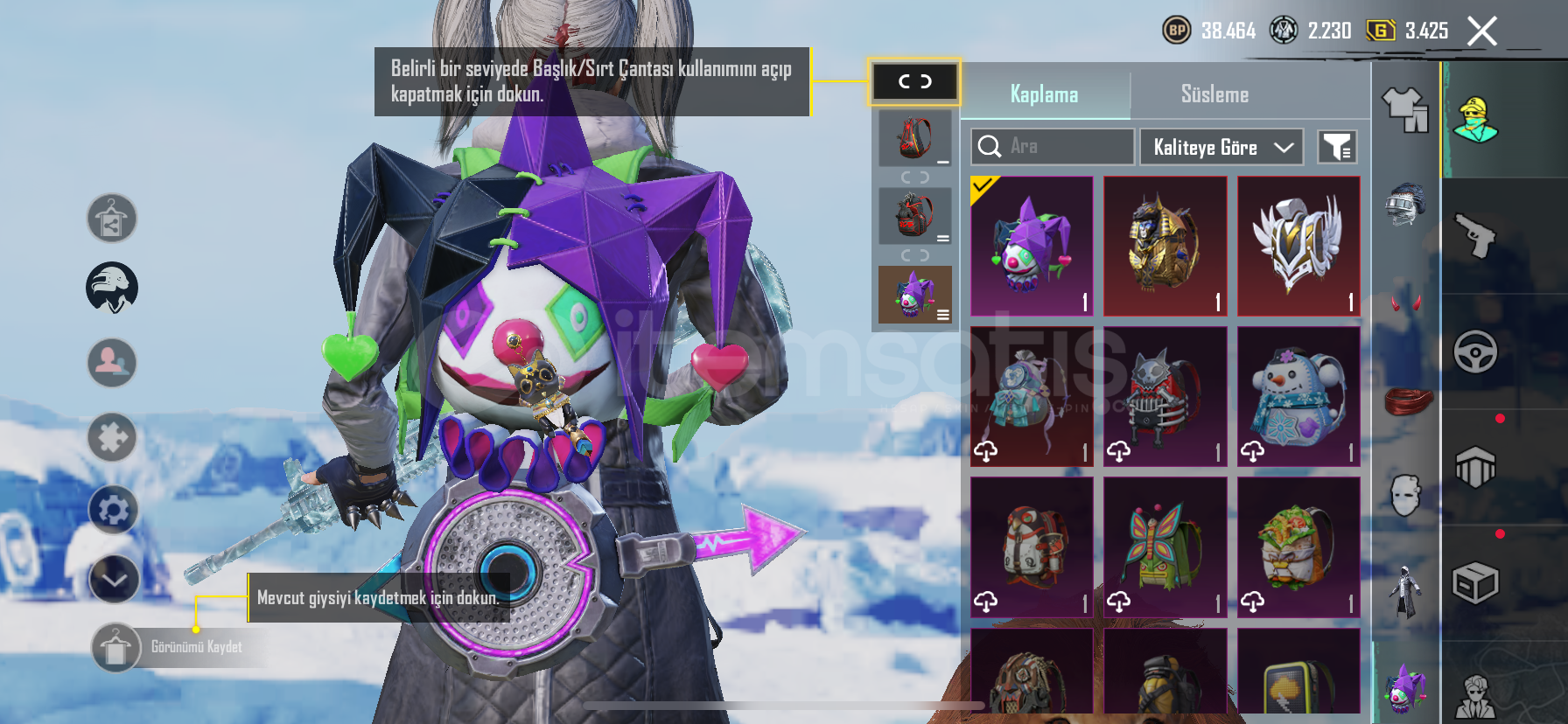
Task: Open the Kaliteye Göre sort dropdown
Action: coord(1221,147)
